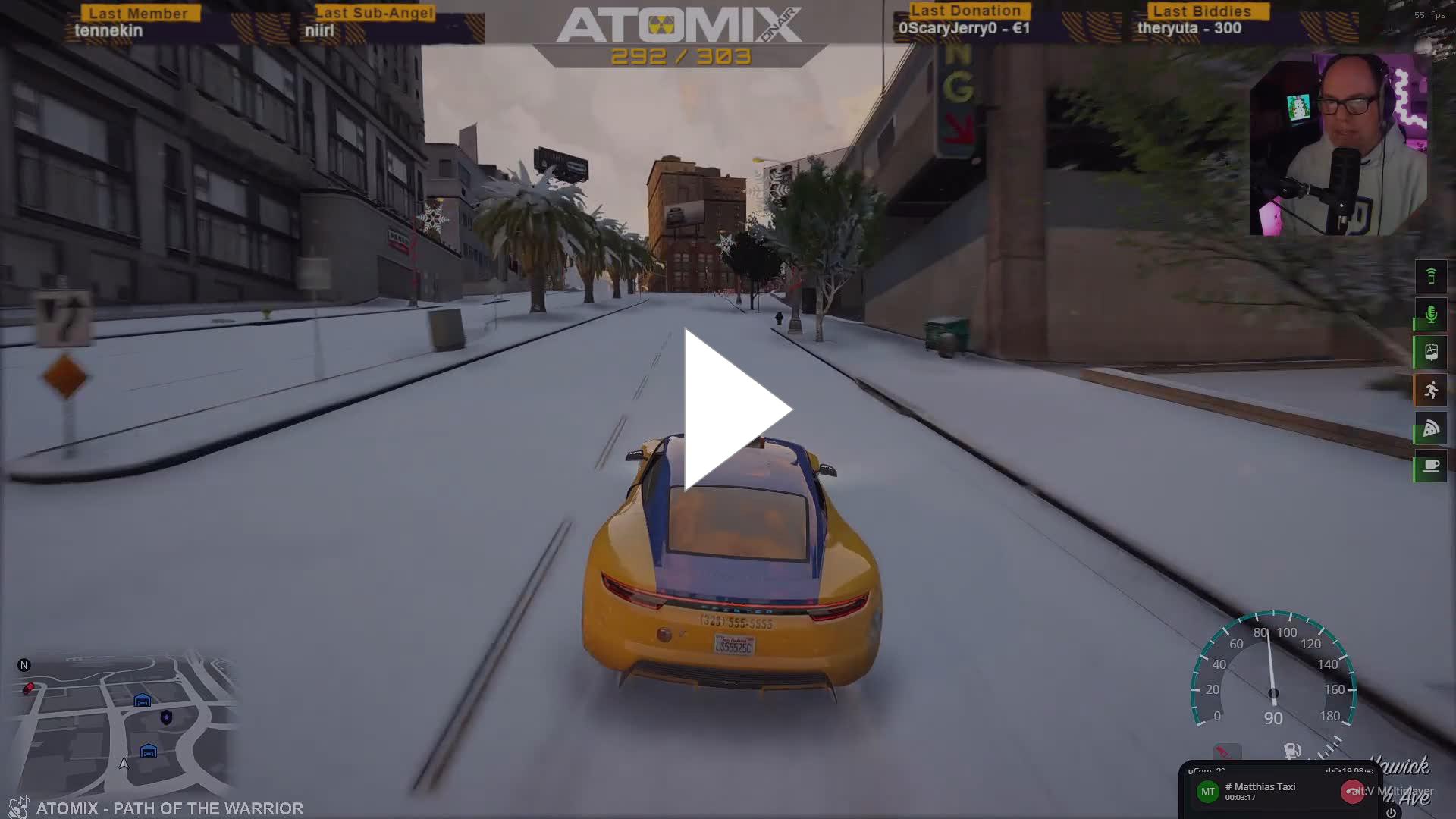Click the running man stamina icon
This screenshot has height=819, width=1456.
1431,390
